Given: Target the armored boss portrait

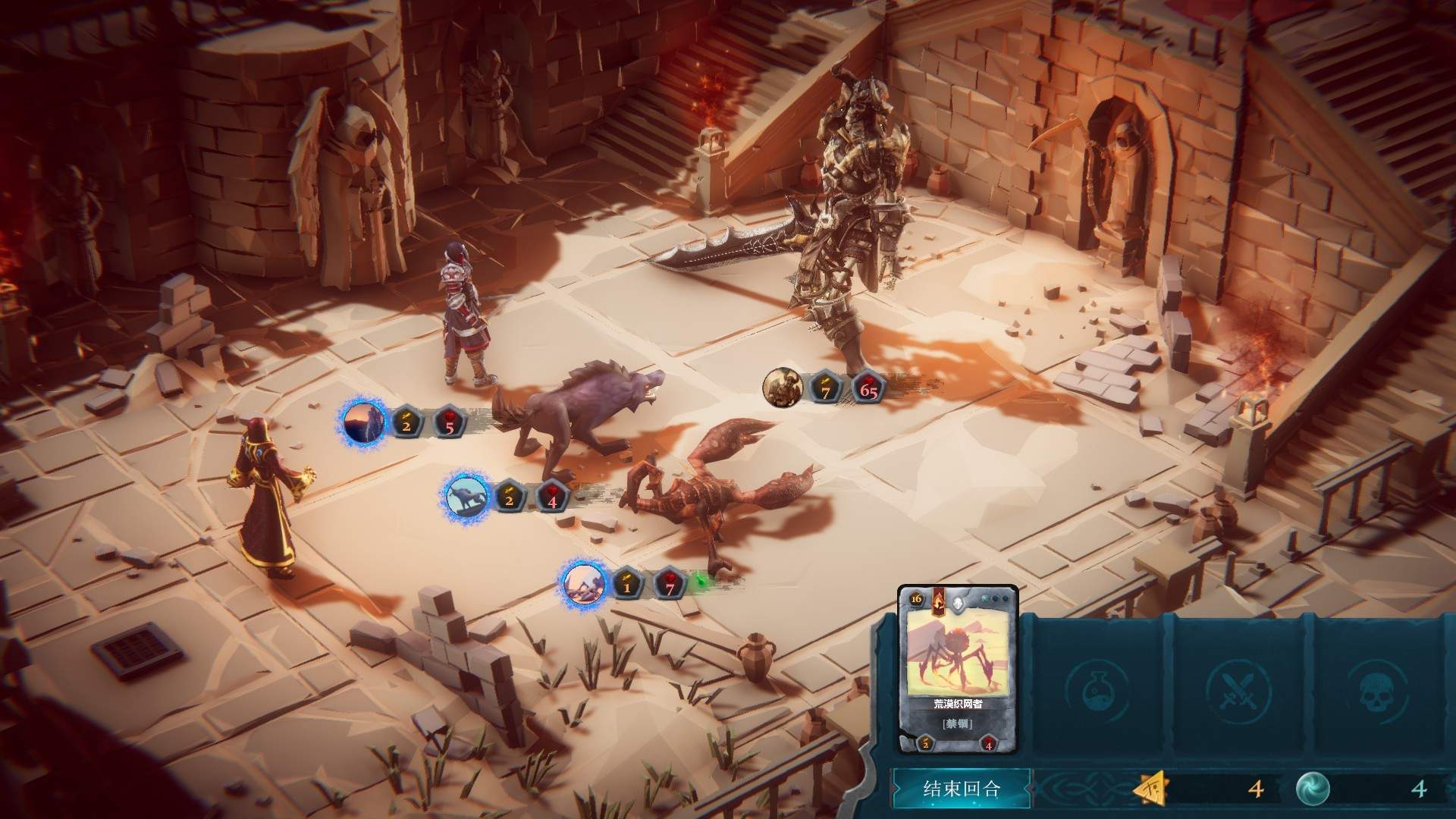Looking at the screenshot, I should [x=784, y=388].
